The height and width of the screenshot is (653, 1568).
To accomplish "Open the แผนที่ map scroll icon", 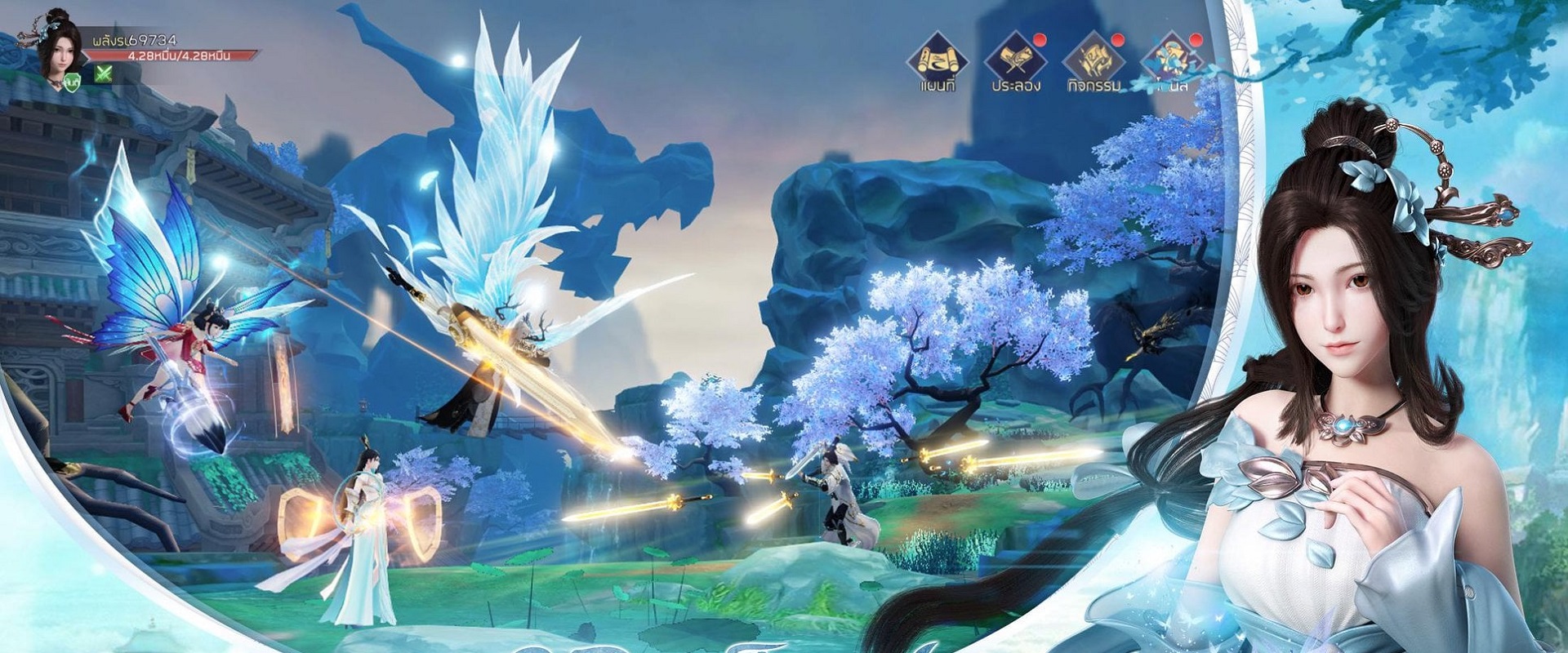I will 937,60.
